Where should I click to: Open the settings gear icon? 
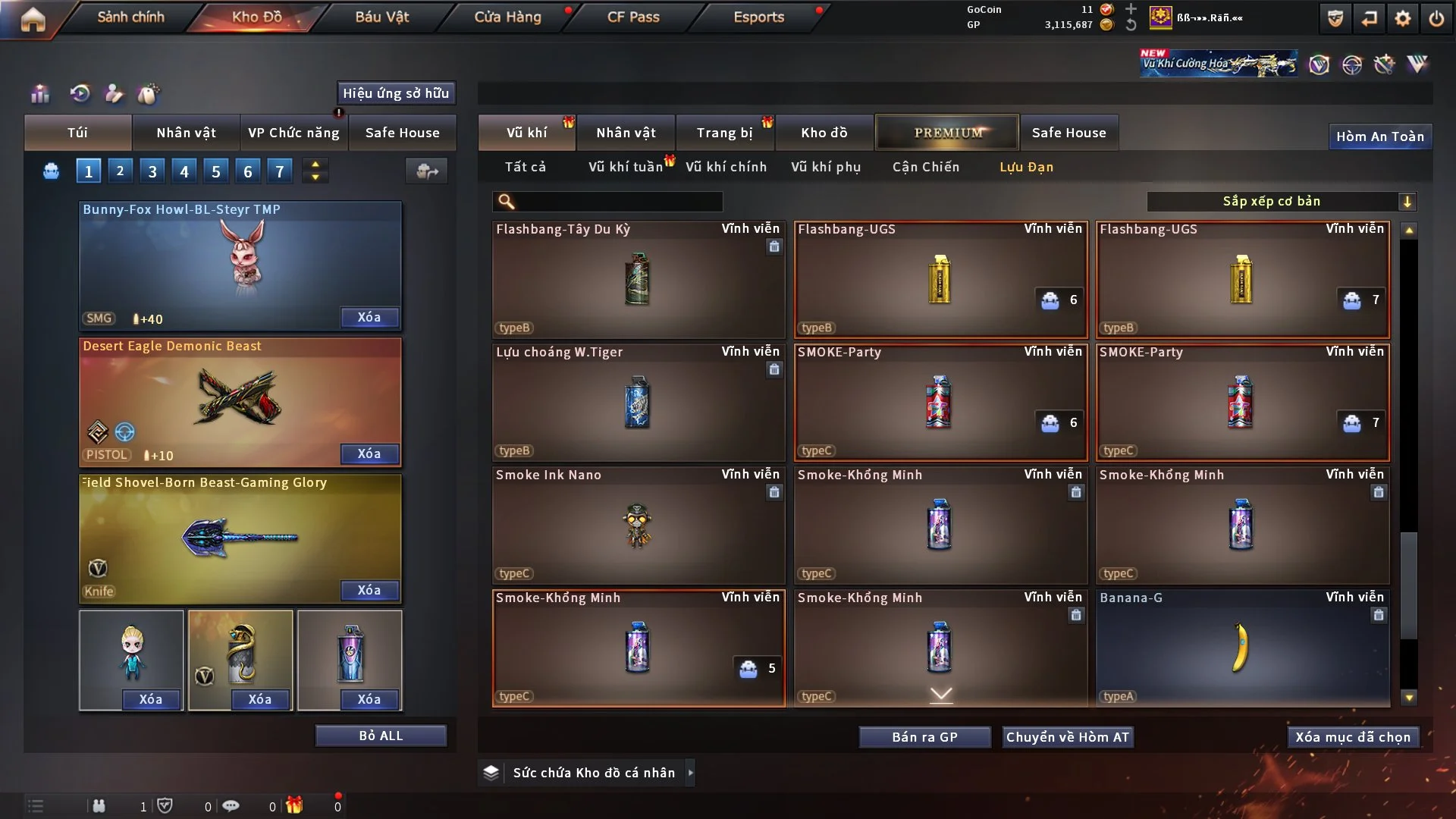point(1403,18)
